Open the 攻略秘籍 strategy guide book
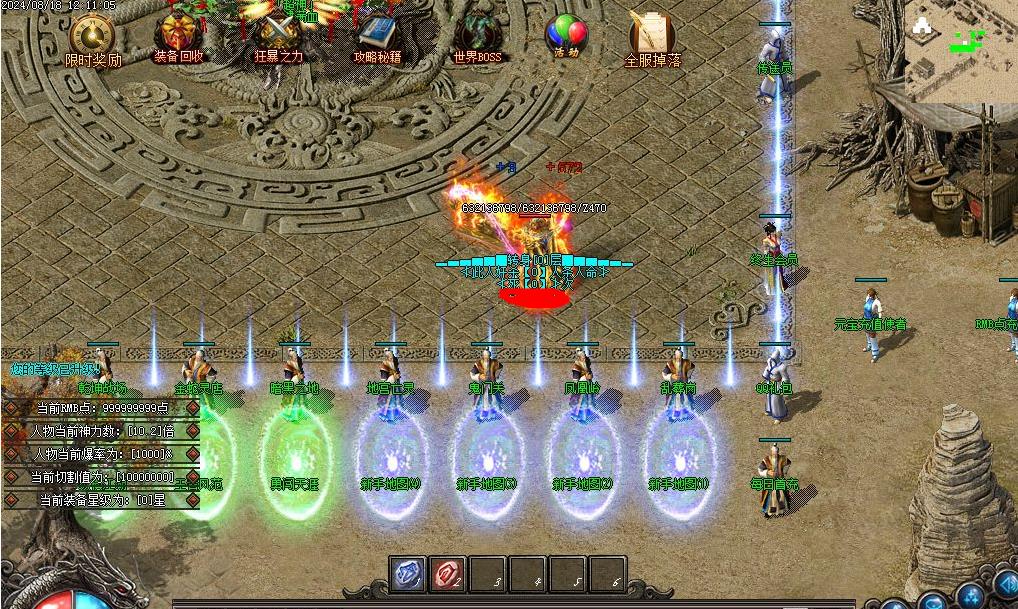This screenshot has width=1018, height=609. [x=377, y=37]
